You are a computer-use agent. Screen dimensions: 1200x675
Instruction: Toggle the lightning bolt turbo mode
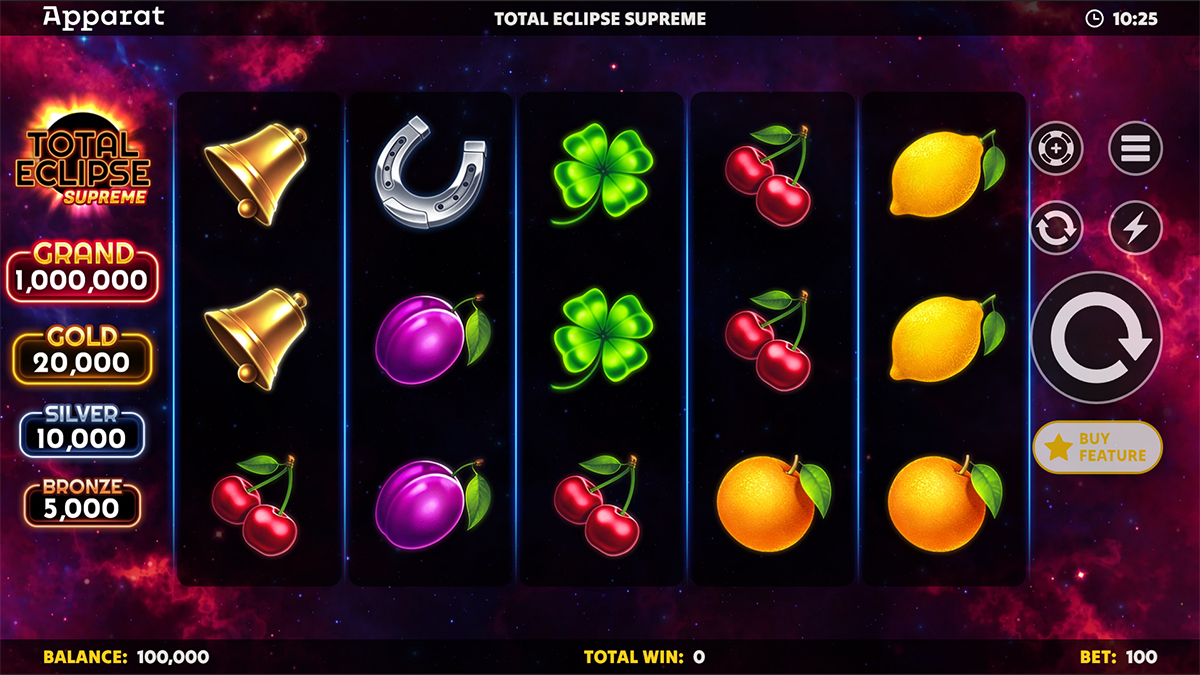1135,228
